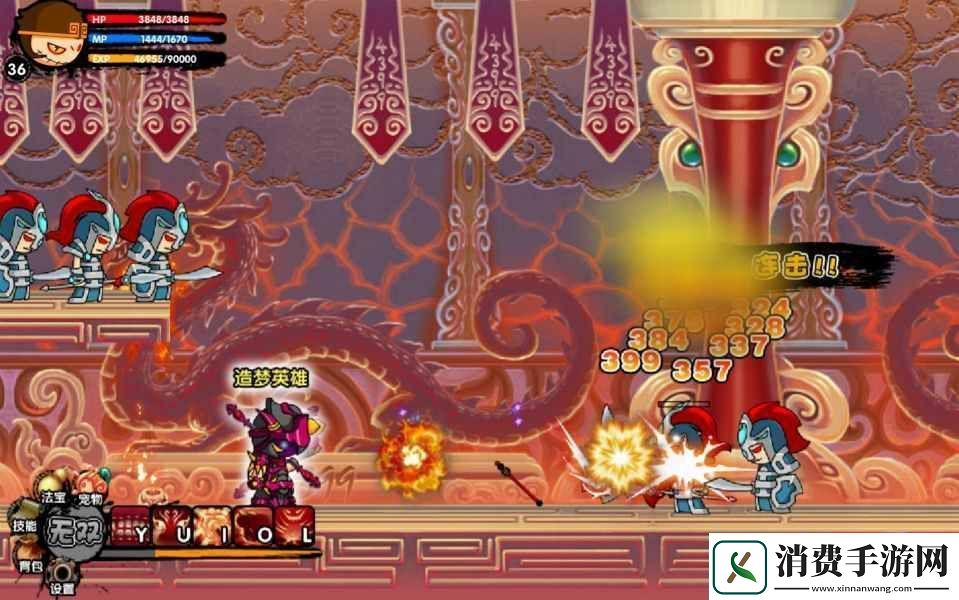Open the 法宝 treasure menu
959x600 pixels.
click(x=53, y=496)
